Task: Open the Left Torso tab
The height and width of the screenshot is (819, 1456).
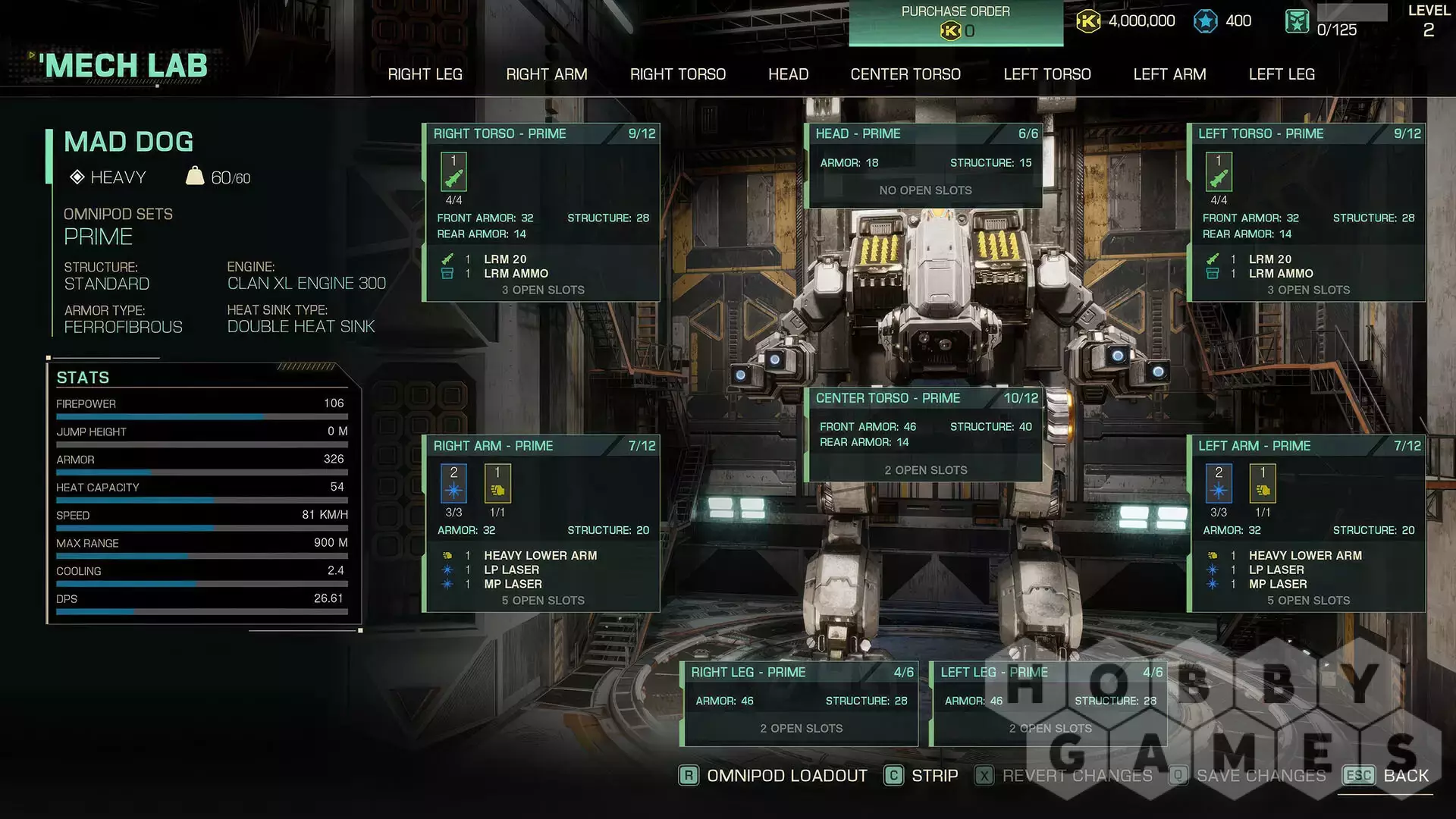Action: click(1046, 74)
